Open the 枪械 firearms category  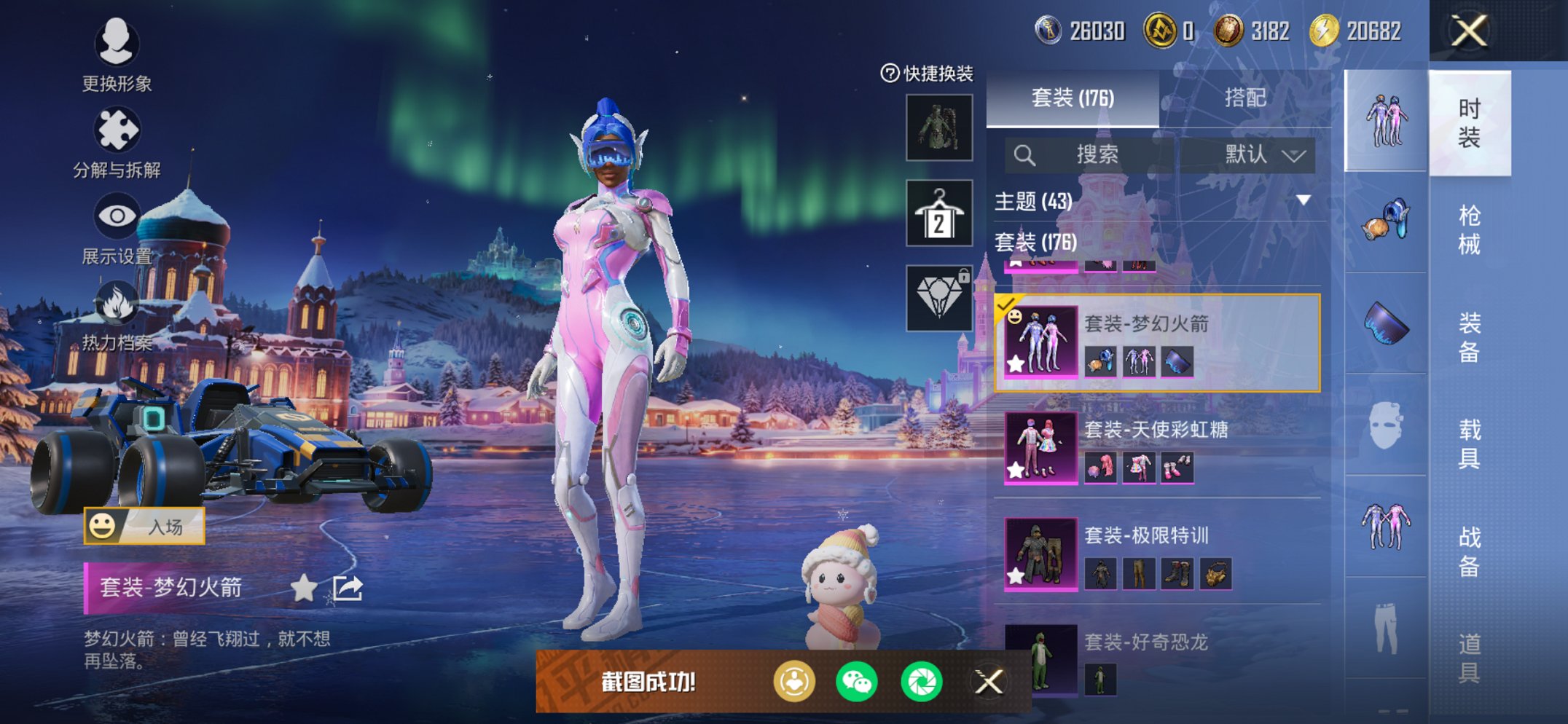point(1469,229)
